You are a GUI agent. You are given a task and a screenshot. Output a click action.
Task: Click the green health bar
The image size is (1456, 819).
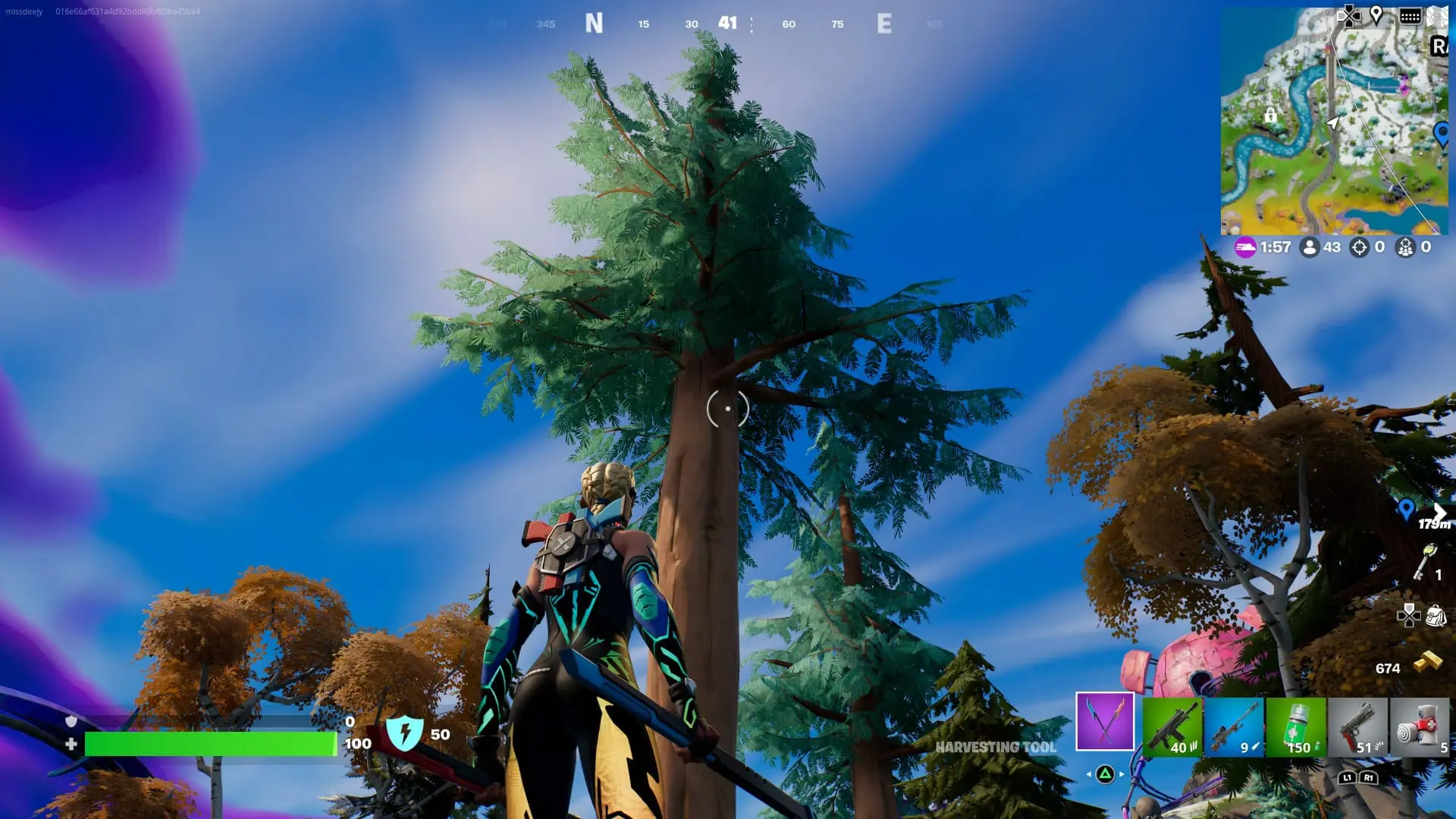[x=212, y=745]
